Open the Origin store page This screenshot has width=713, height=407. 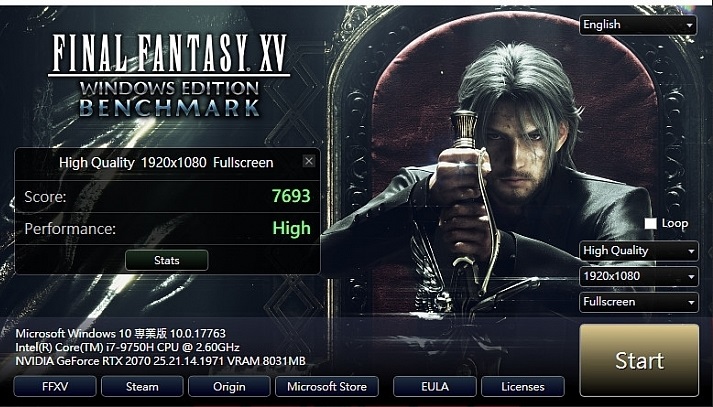point(229,386)
